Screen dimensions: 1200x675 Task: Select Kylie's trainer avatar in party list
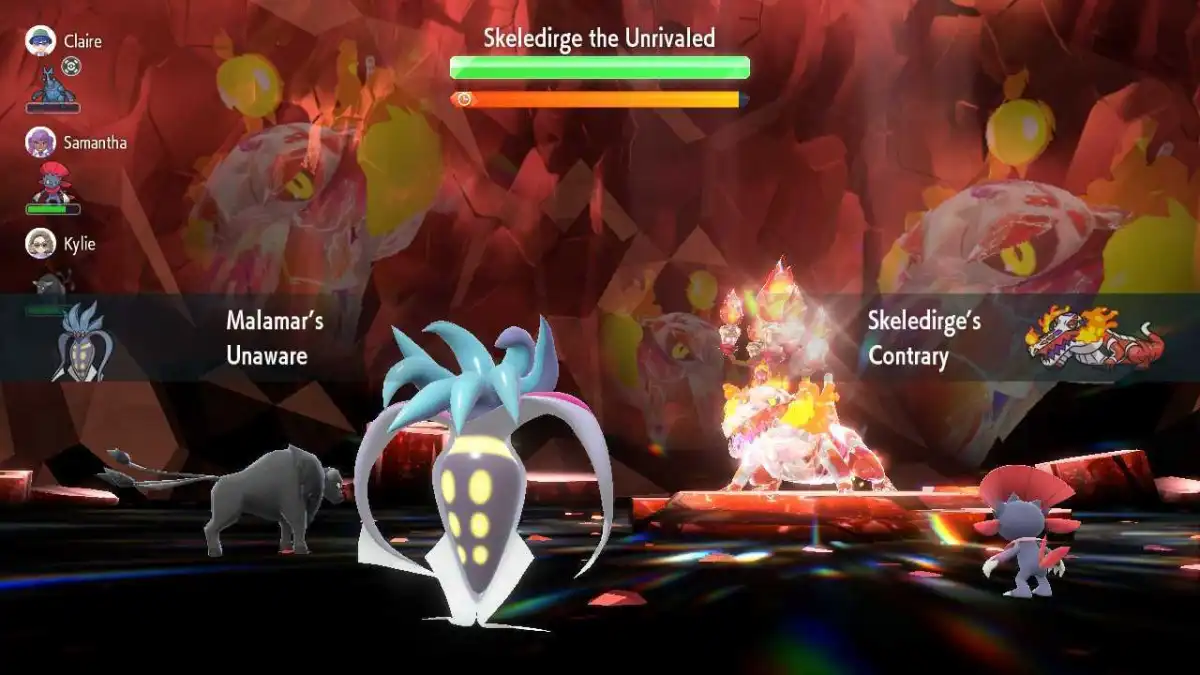coord(40,243)
